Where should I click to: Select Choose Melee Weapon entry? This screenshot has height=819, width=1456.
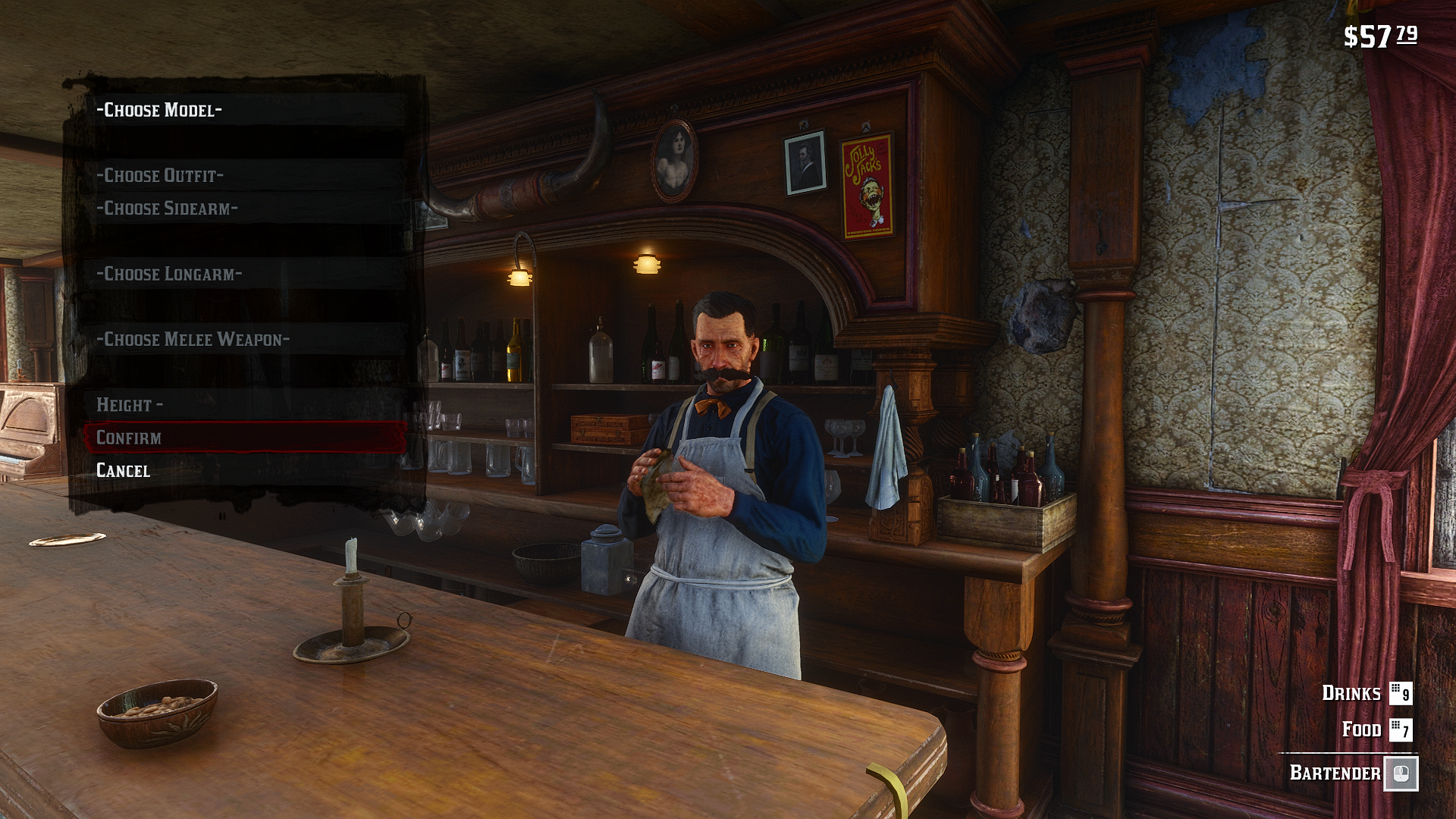coord(193,340)
